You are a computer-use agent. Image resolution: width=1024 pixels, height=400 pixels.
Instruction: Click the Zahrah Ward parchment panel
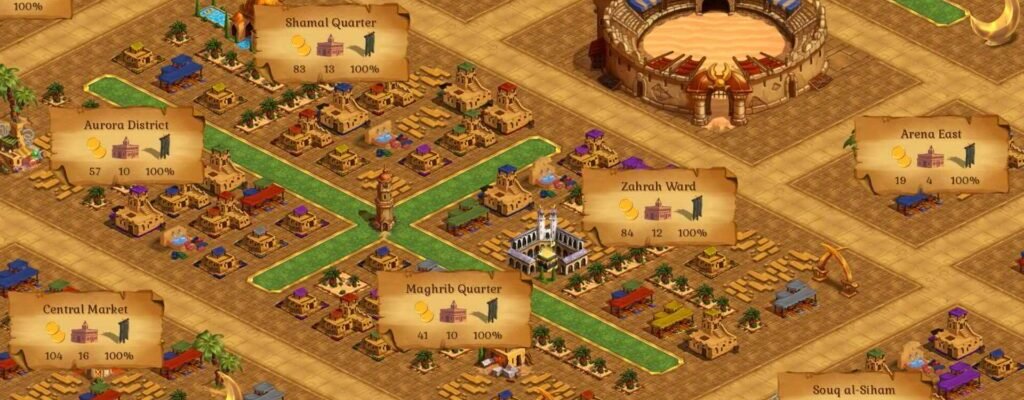[658, 206]
